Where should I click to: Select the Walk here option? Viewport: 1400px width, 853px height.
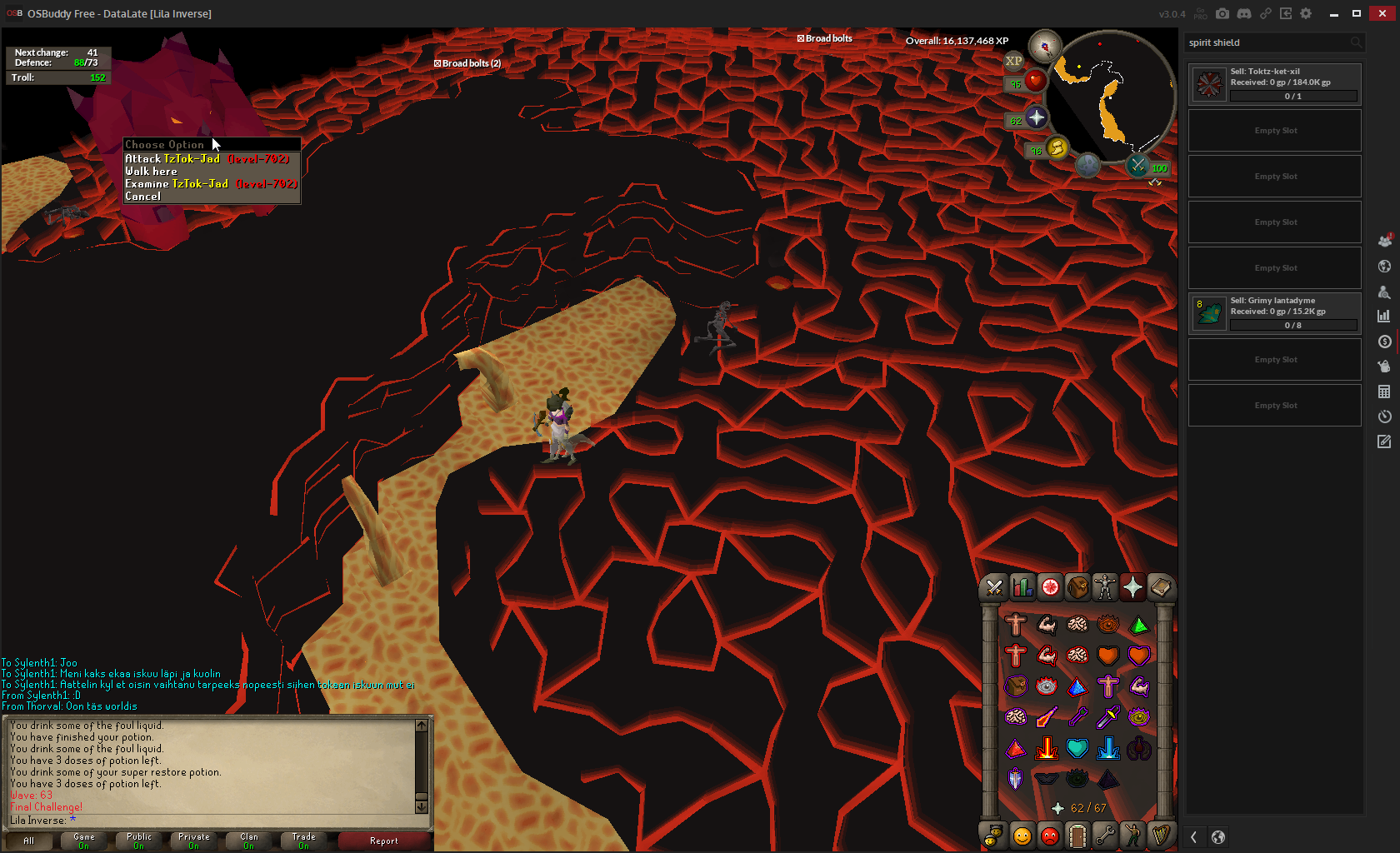pyautogui.click(x=151, y=172)
